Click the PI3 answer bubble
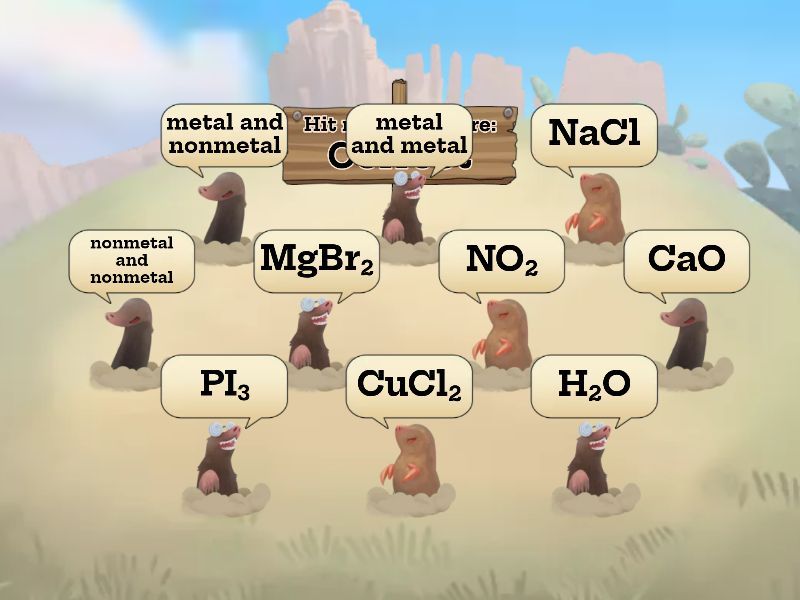Screen dimensions: 800x600 224,384
